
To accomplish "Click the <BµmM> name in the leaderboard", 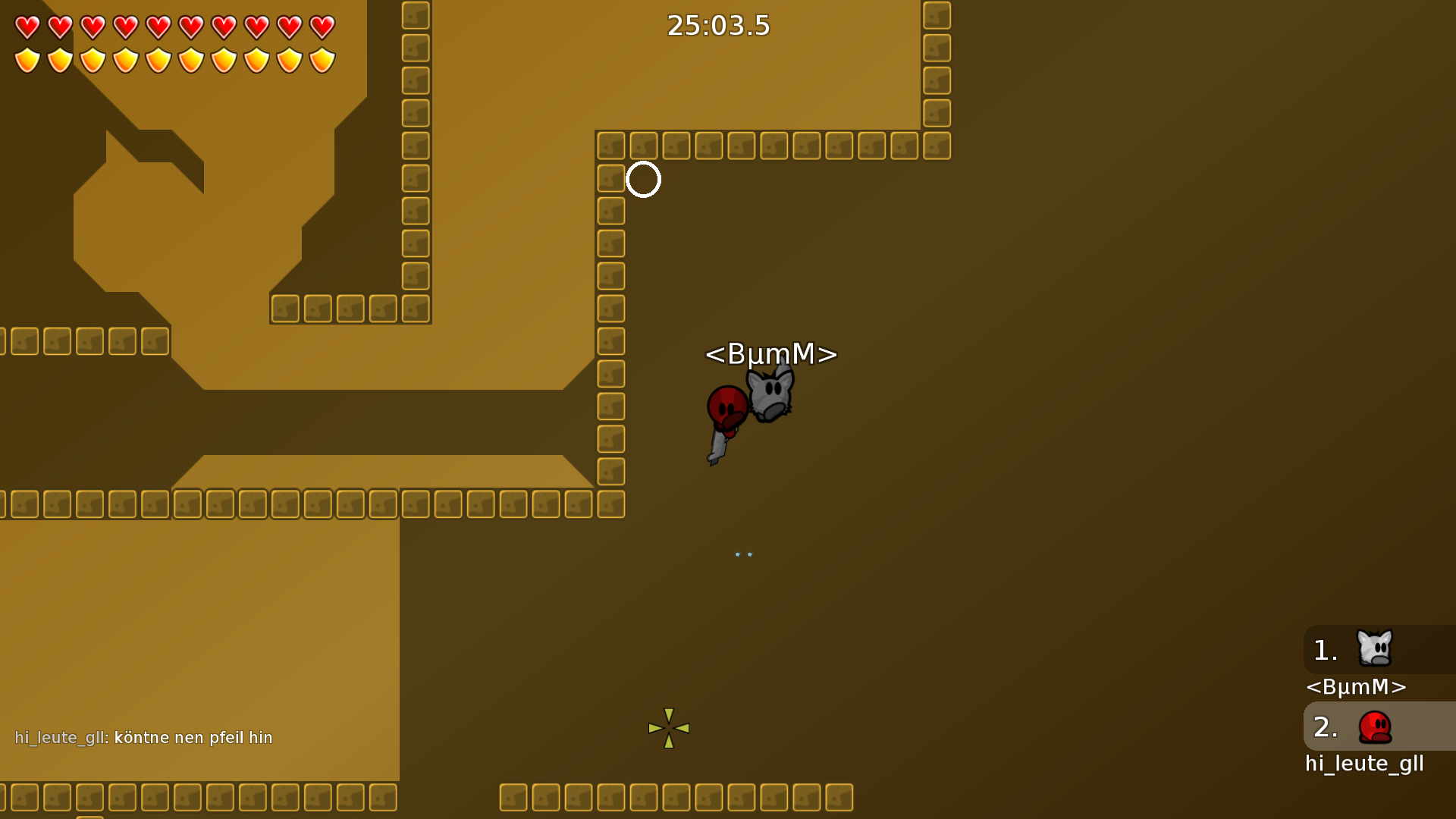I will point(1356,687).
